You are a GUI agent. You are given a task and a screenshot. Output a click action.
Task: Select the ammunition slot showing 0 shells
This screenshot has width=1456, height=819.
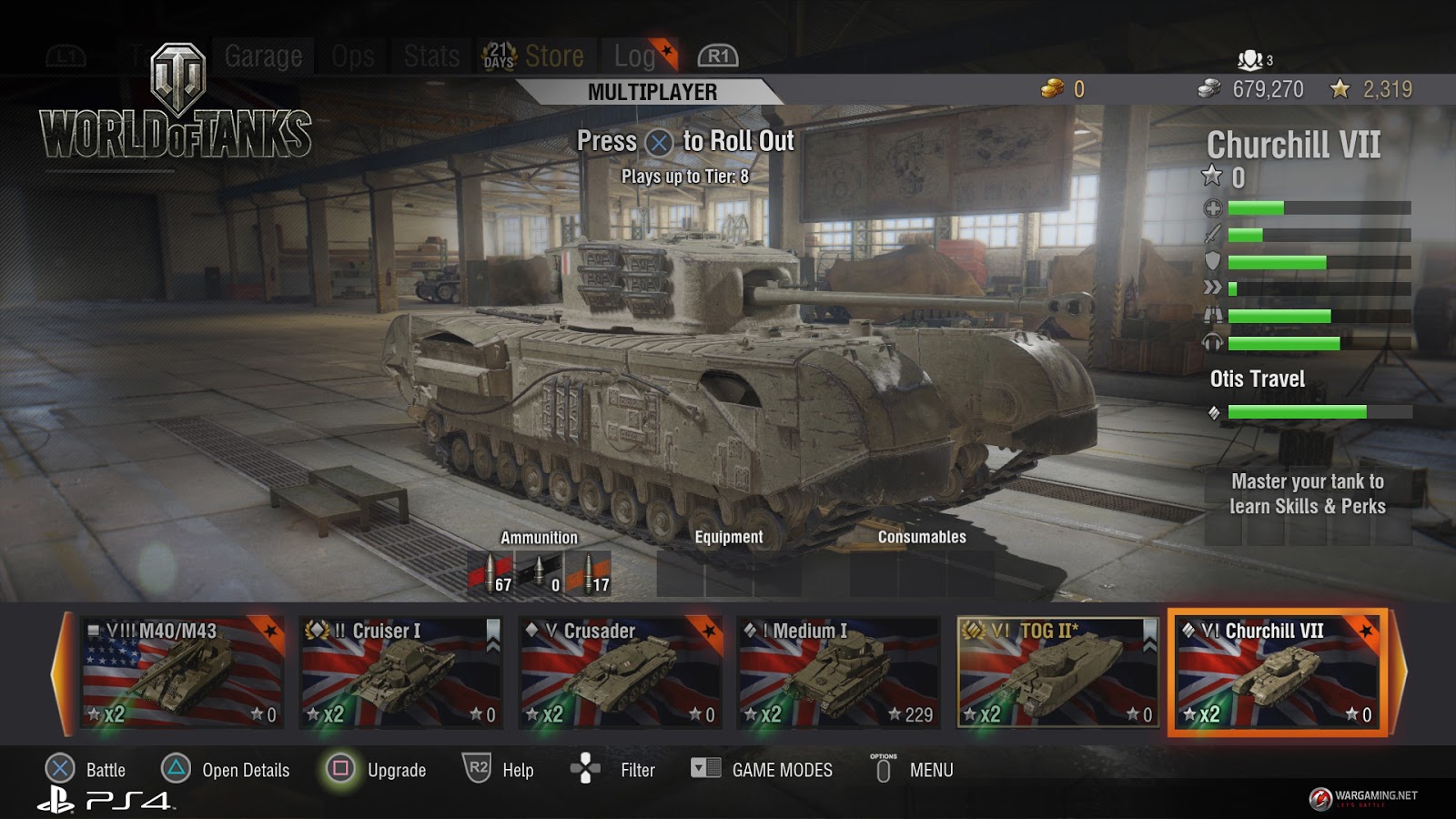[x=539, y=573]
